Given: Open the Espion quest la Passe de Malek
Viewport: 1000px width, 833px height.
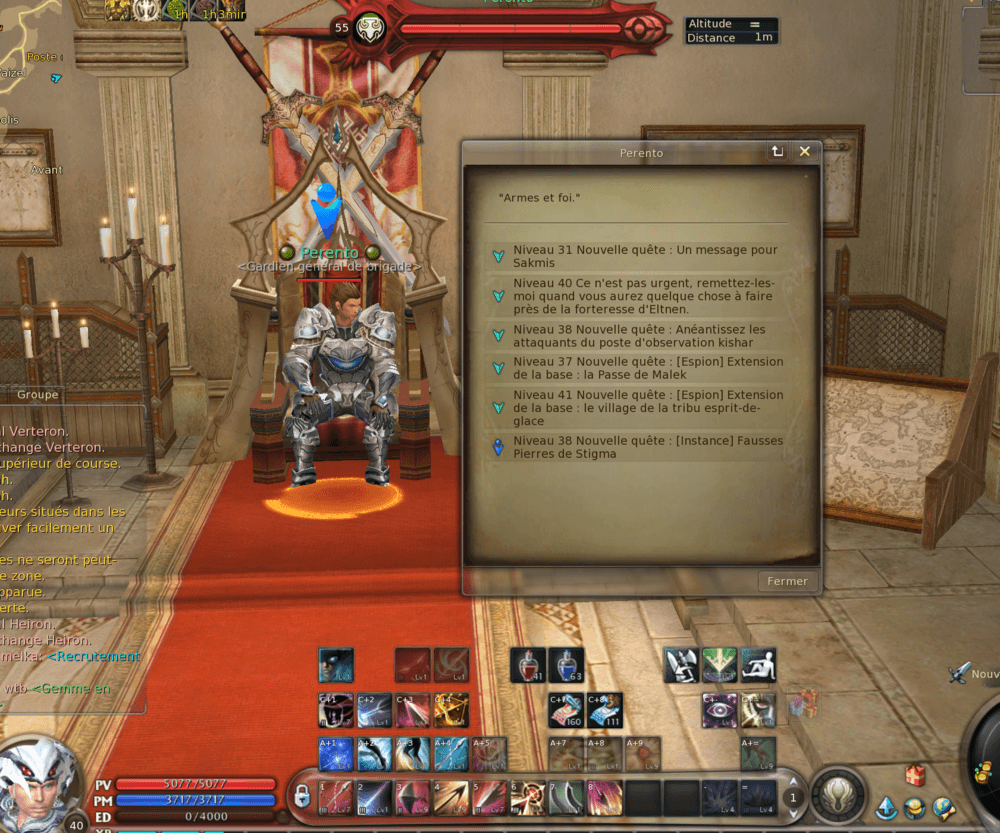Looking at the screenshot, I should pyautogui.click(x=645, y=368).
